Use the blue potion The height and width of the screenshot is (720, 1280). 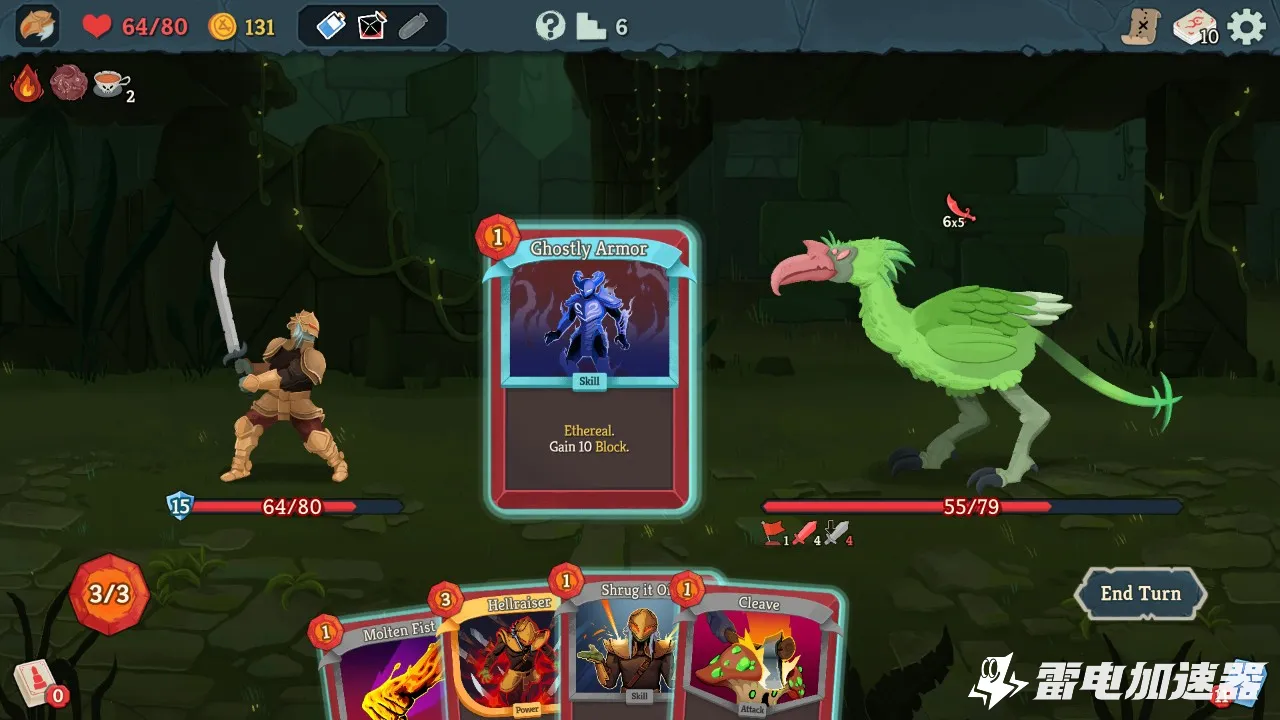[x=331, y=26]
